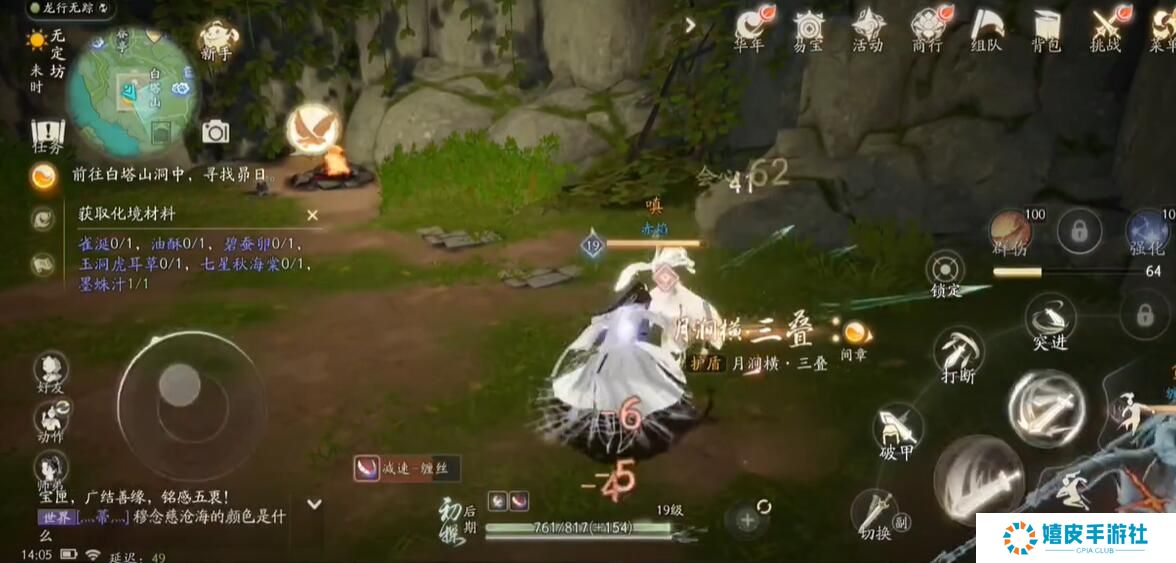This screenshot has width=1176, height=563.
Task: Open the 商行 shop icon
Action: tap(927, 28)
